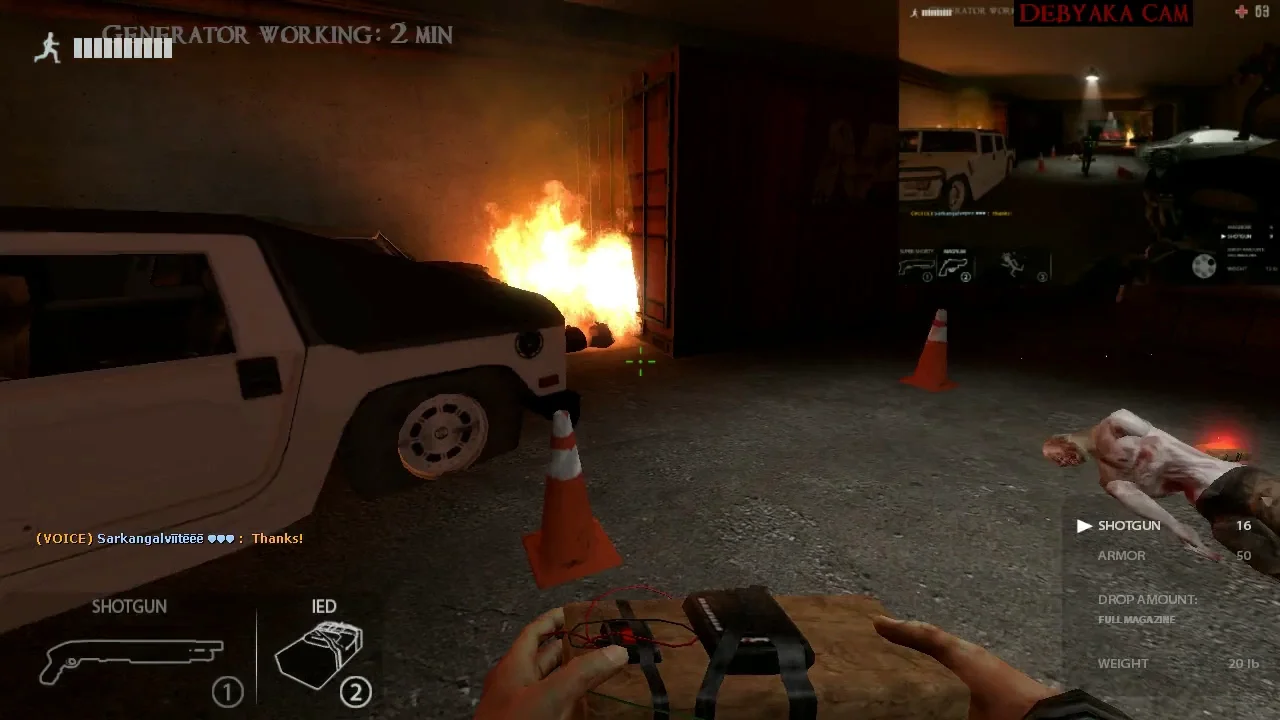This screenshot has height=720, width=1280.
Task: Switch to the IED weapon slot
Action: (x=321, y=652)
